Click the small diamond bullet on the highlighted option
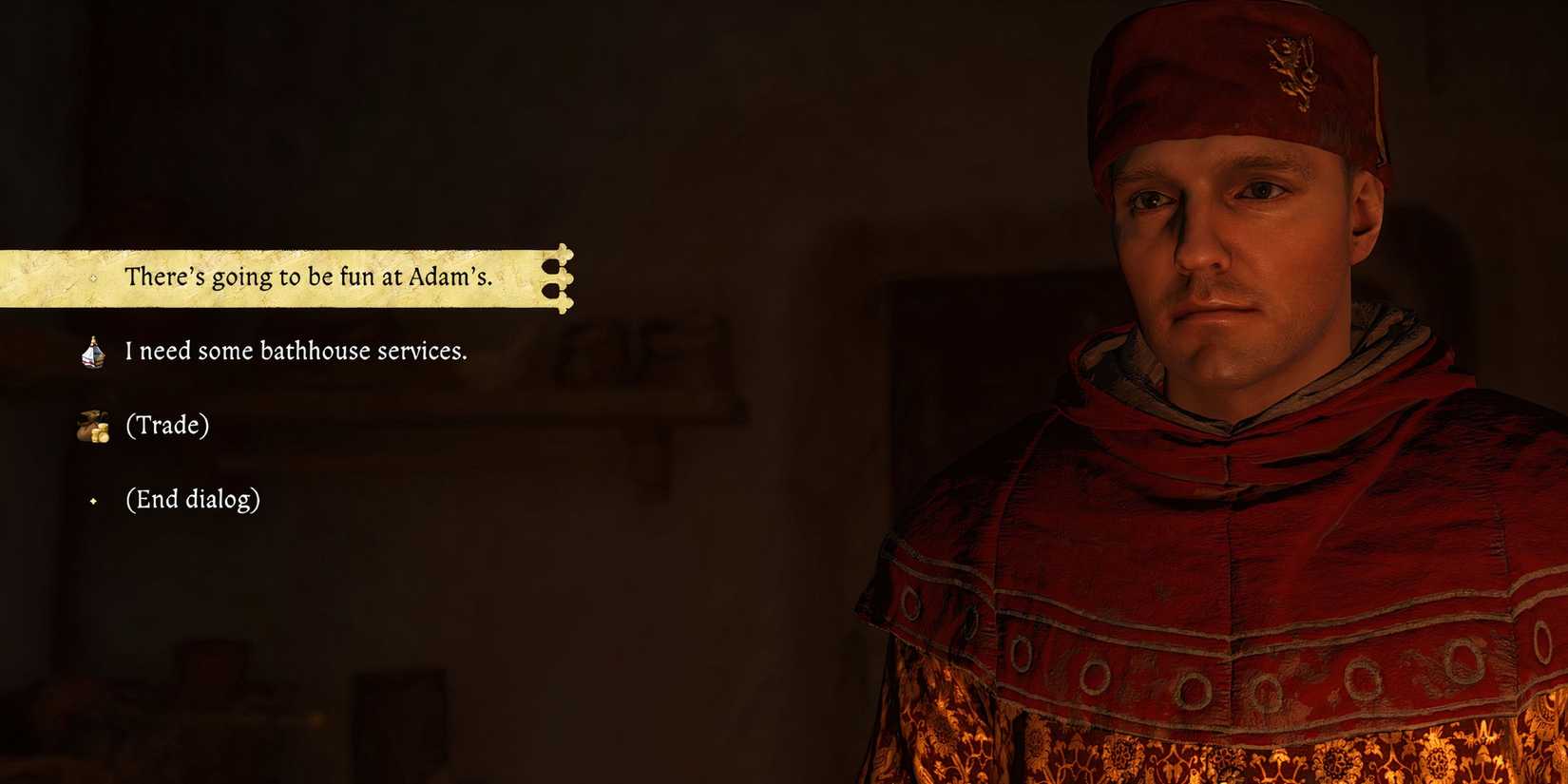This screenshot has width=1568, height=784. (92, 278)
